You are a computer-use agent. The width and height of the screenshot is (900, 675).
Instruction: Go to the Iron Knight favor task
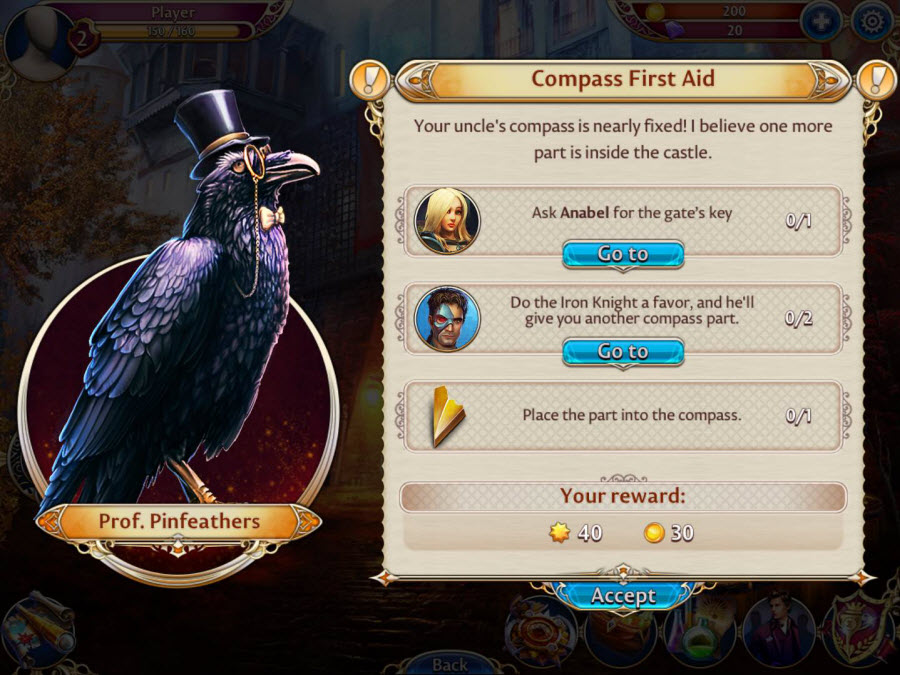[623, 352]
